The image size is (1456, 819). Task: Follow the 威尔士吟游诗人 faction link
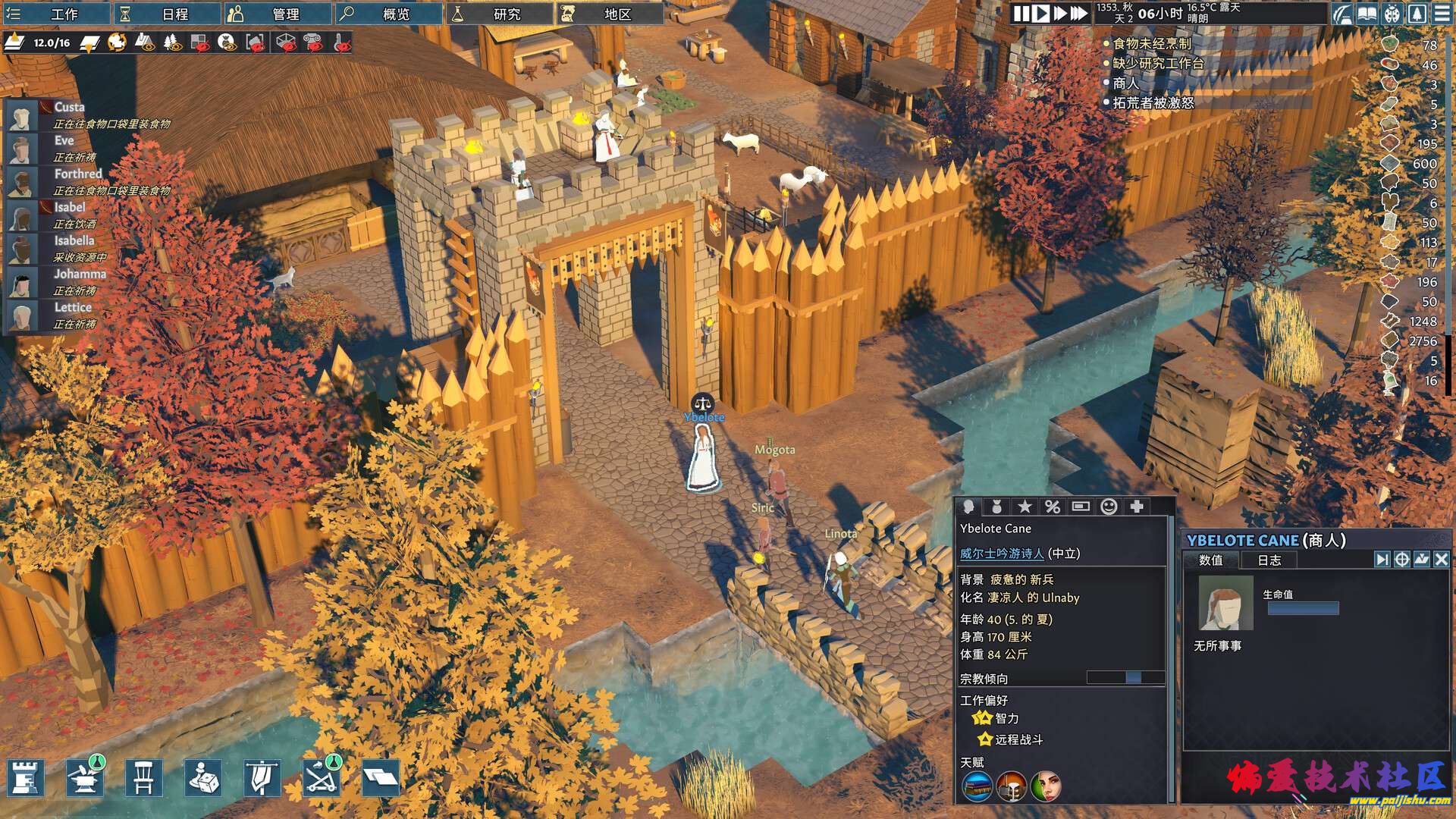(x=1002, y=554)
